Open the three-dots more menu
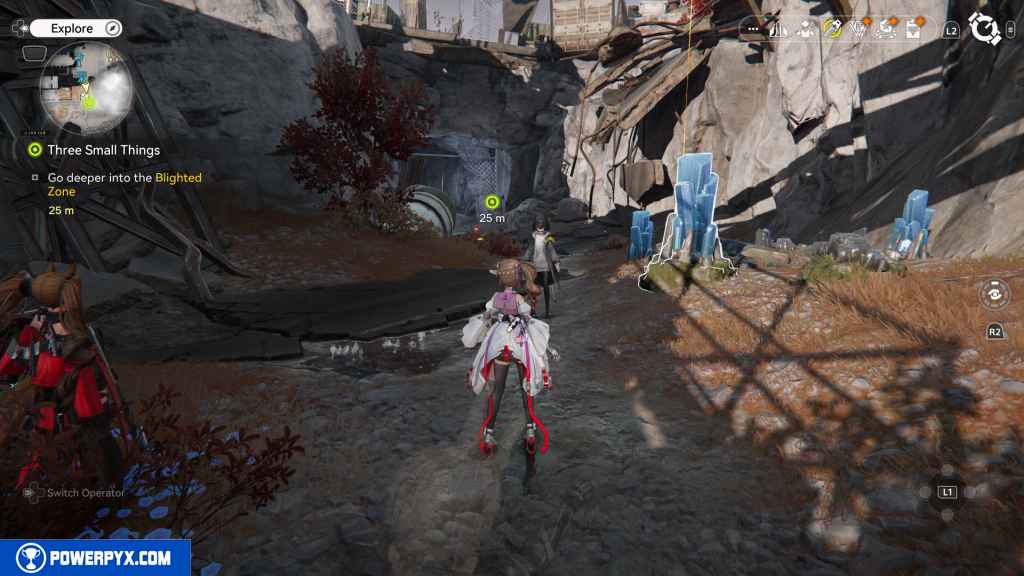 (x=753, y=30)
